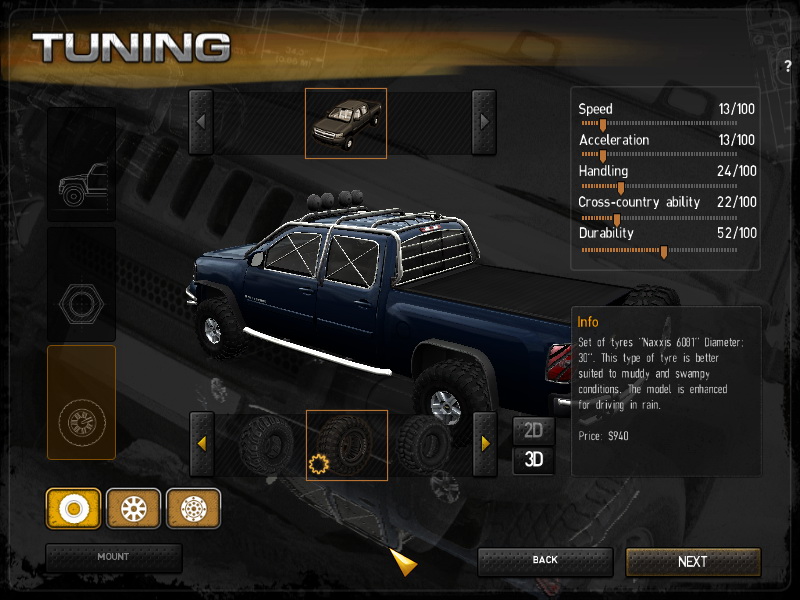
Task: Go back to the previous screen
Action: [x=544, y=561]
